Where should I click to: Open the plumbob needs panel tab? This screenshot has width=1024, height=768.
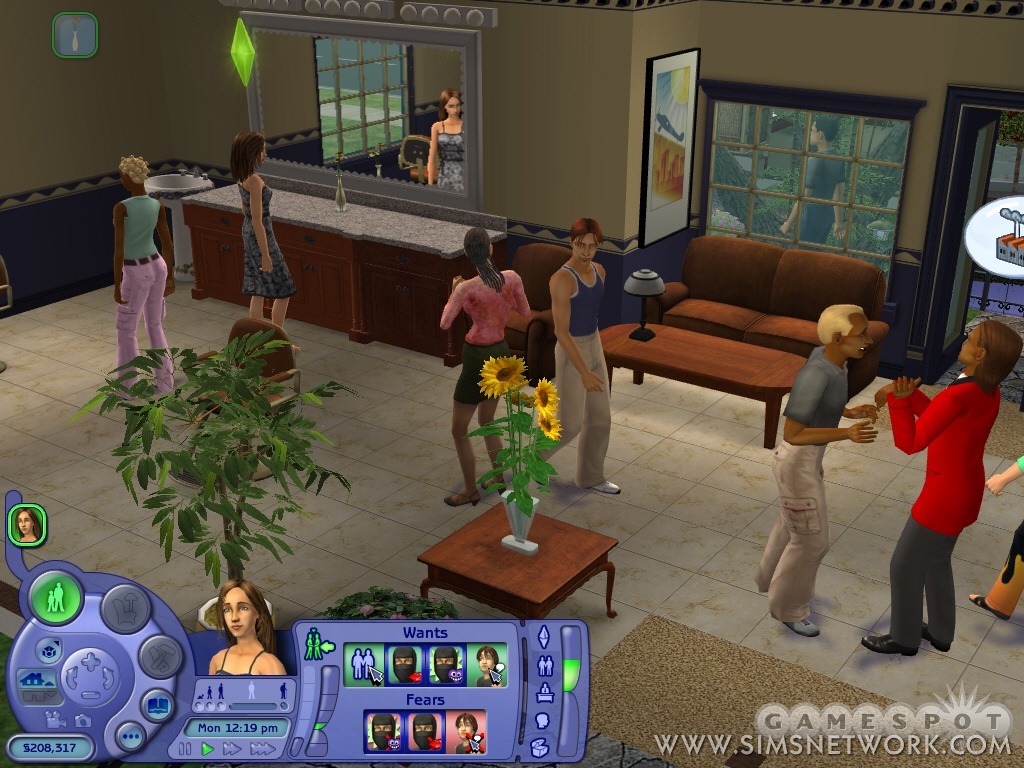pos(544,636)
